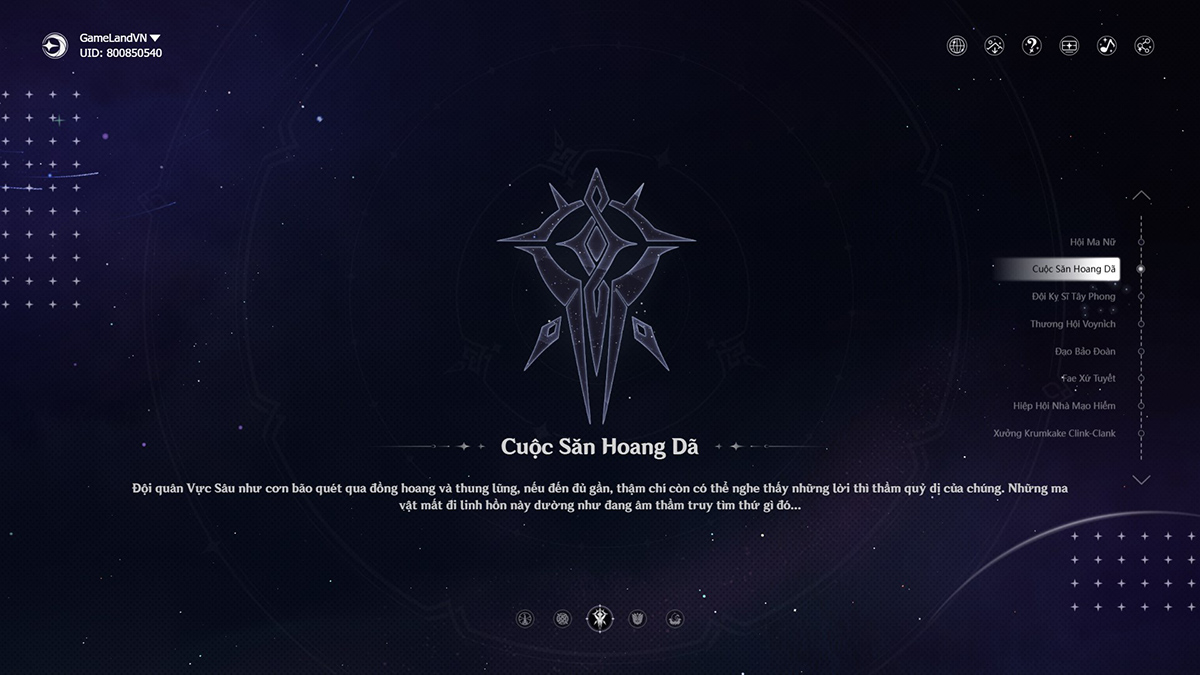
Task: Open Hiệp Hội Nhà Mạo Hiểm
Action: (1063, 406)
